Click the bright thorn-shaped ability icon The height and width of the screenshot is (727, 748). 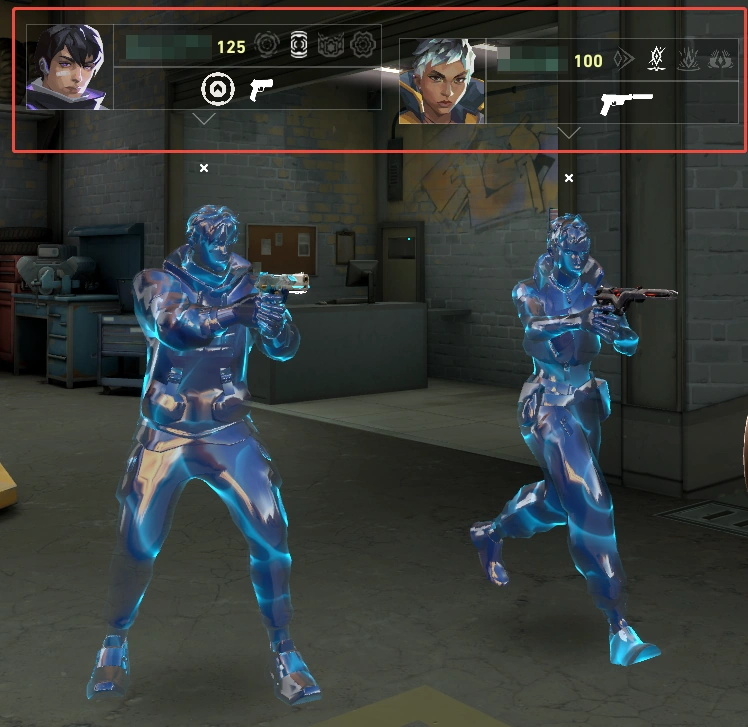click(657, 59)
